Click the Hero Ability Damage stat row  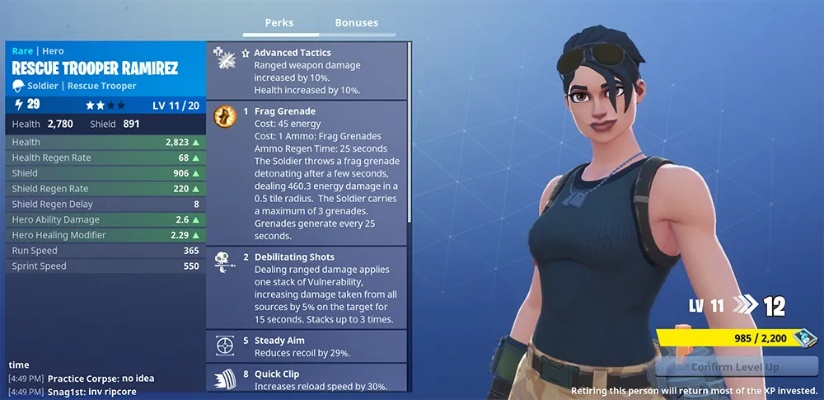(104, 220)
